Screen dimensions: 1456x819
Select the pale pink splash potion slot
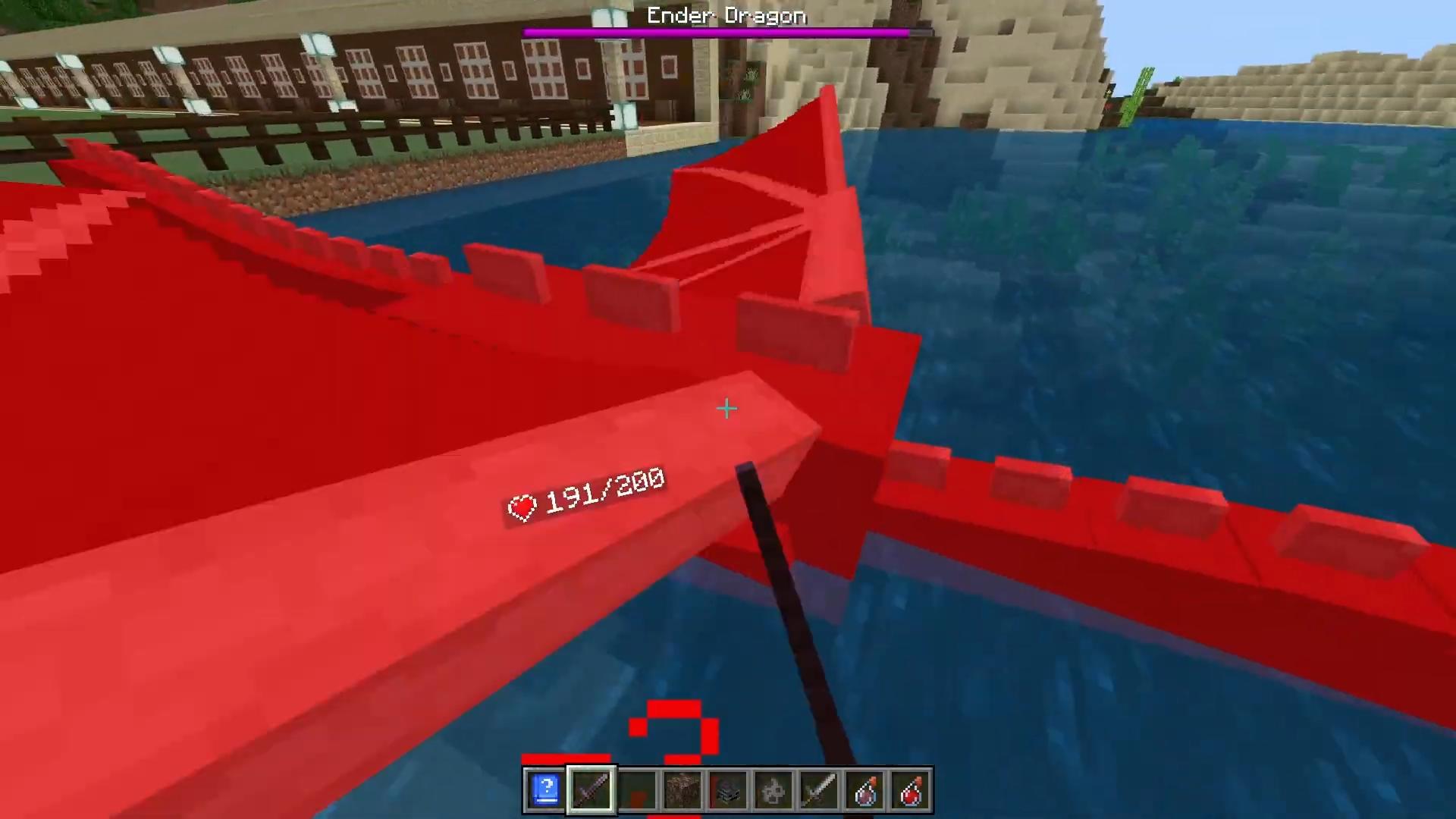tap(864, 790)
